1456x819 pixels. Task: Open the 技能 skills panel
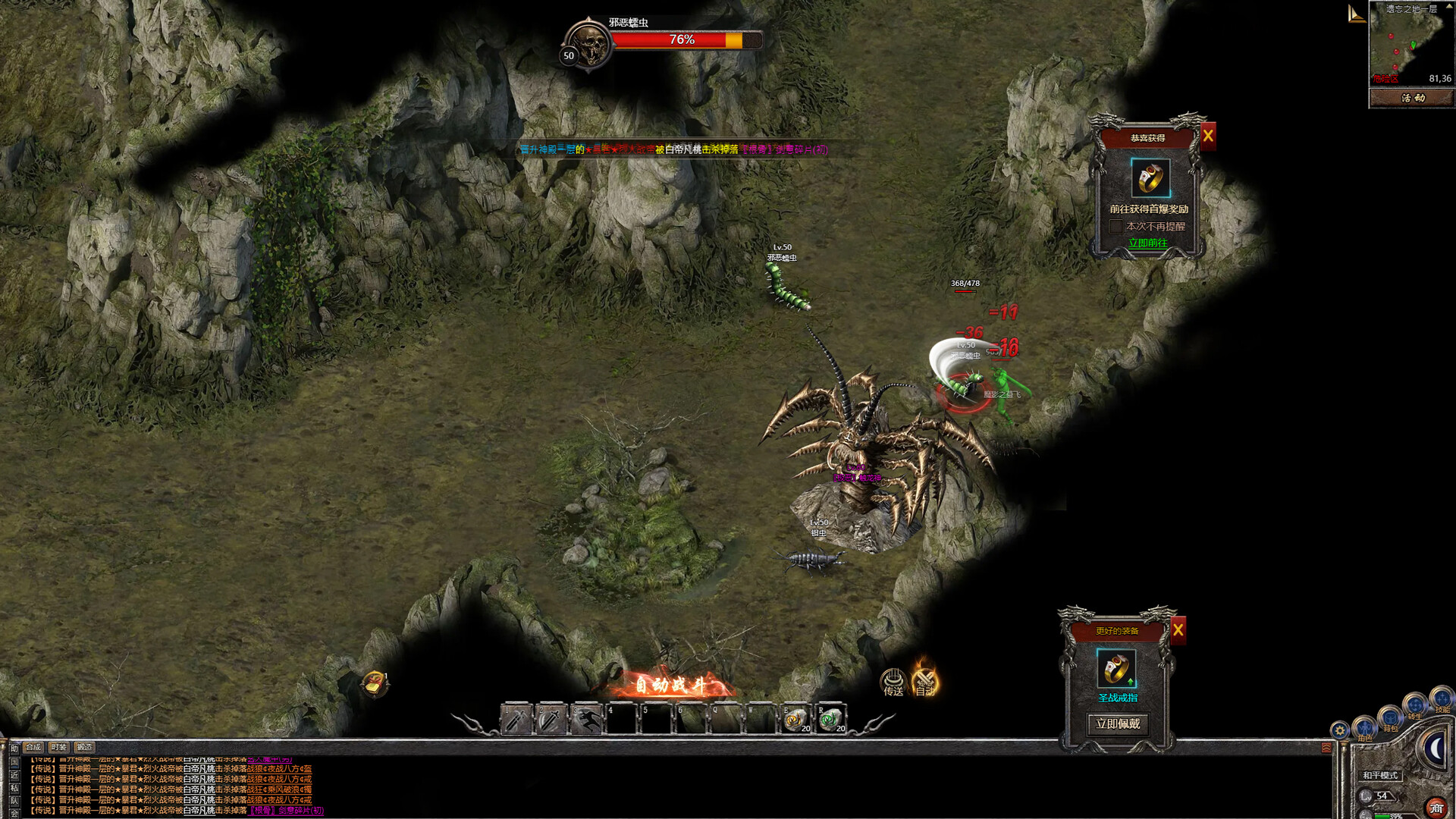(x=1442, y=699)
